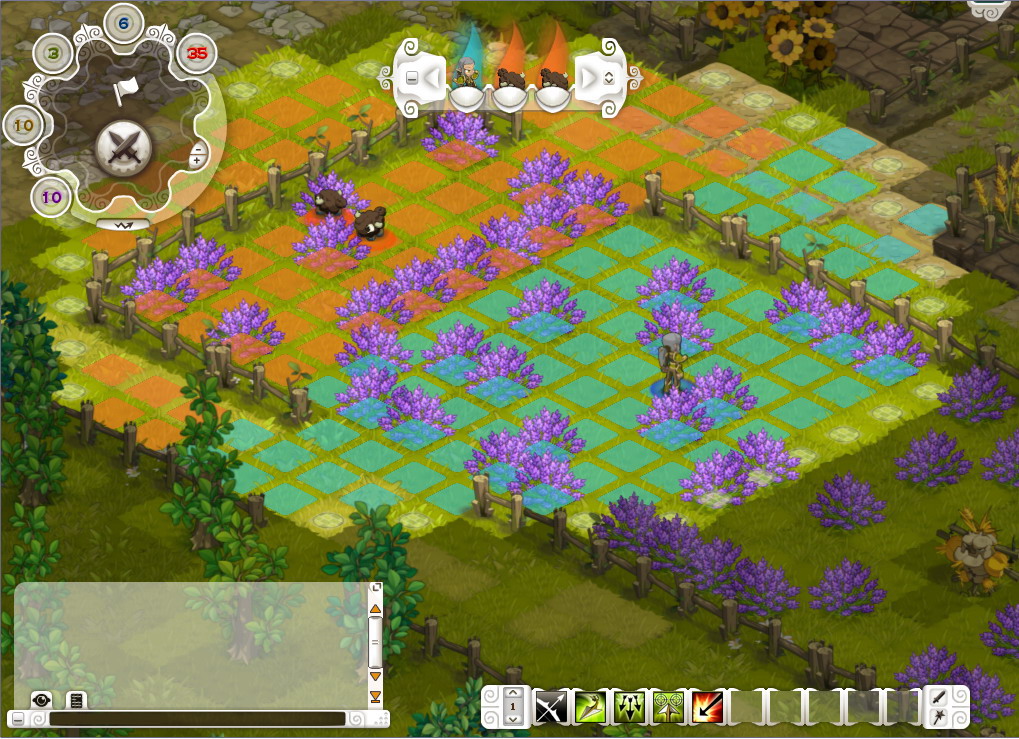Minimize the chat window
The width and height of the screenshot is (1019, 739).
point(18,719)
